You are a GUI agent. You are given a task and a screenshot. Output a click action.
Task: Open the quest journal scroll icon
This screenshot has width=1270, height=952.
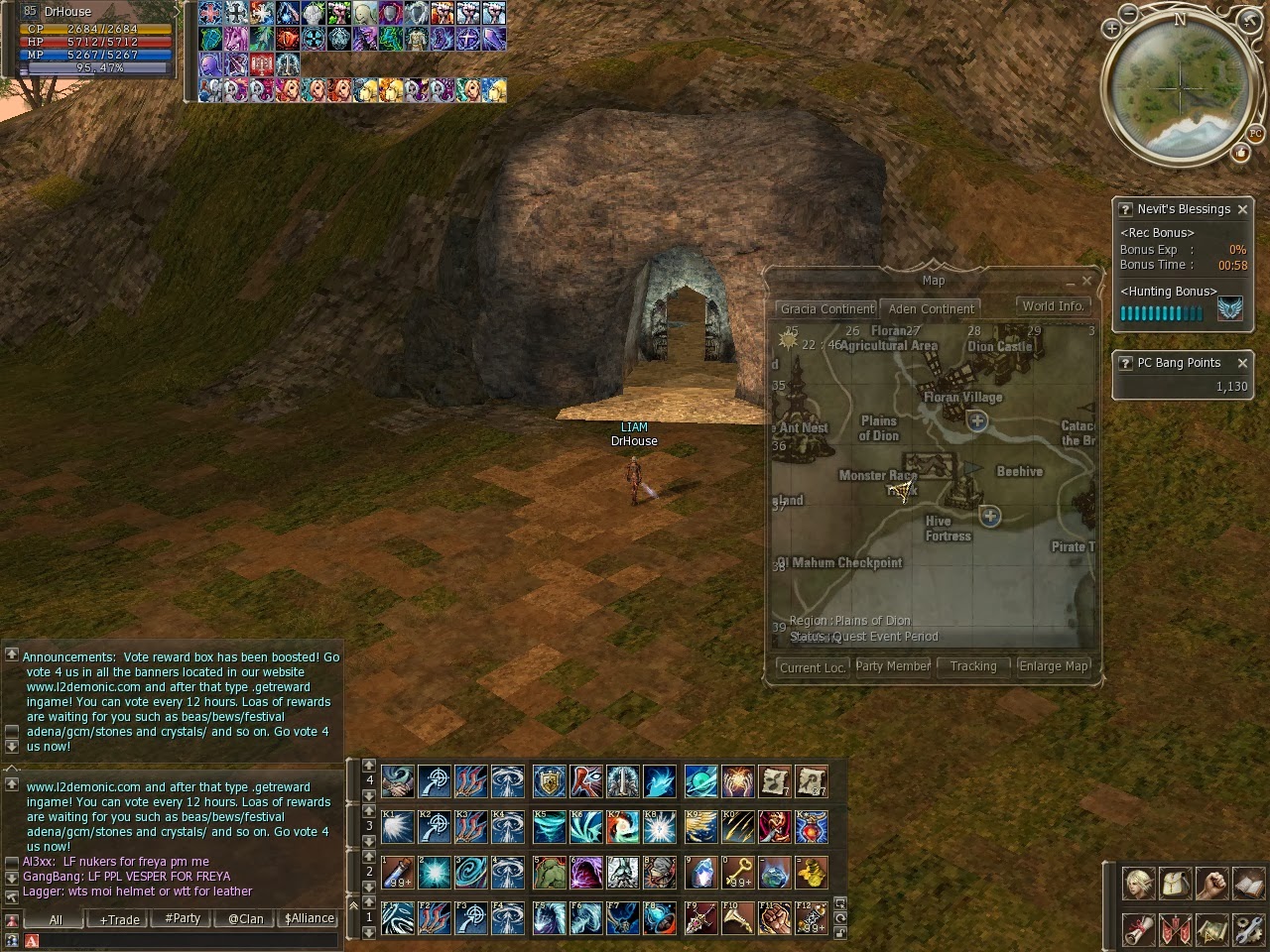(1139, 930)
